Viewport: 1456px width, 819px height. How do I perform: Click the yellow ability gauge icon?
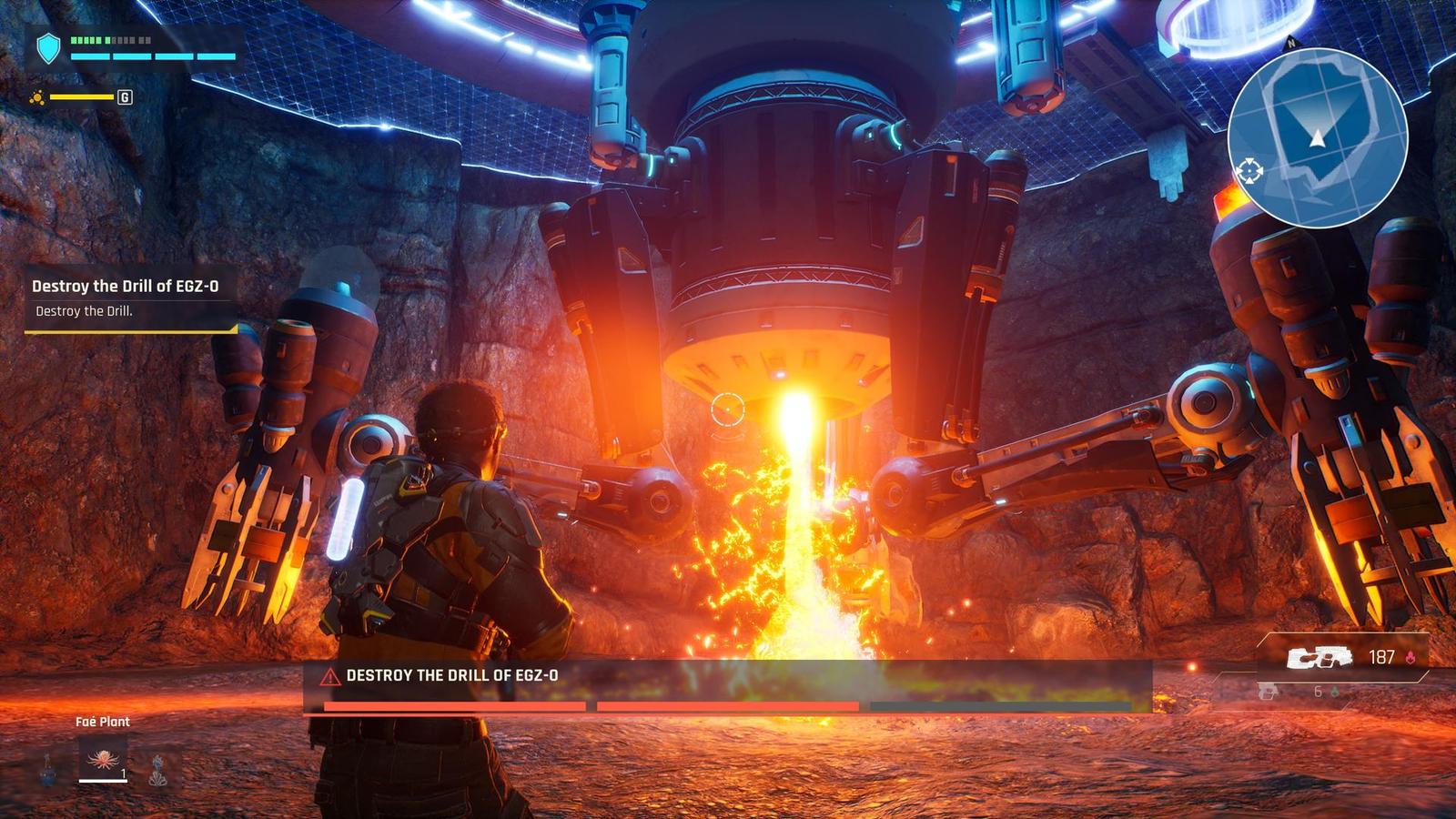coord(37,97)
